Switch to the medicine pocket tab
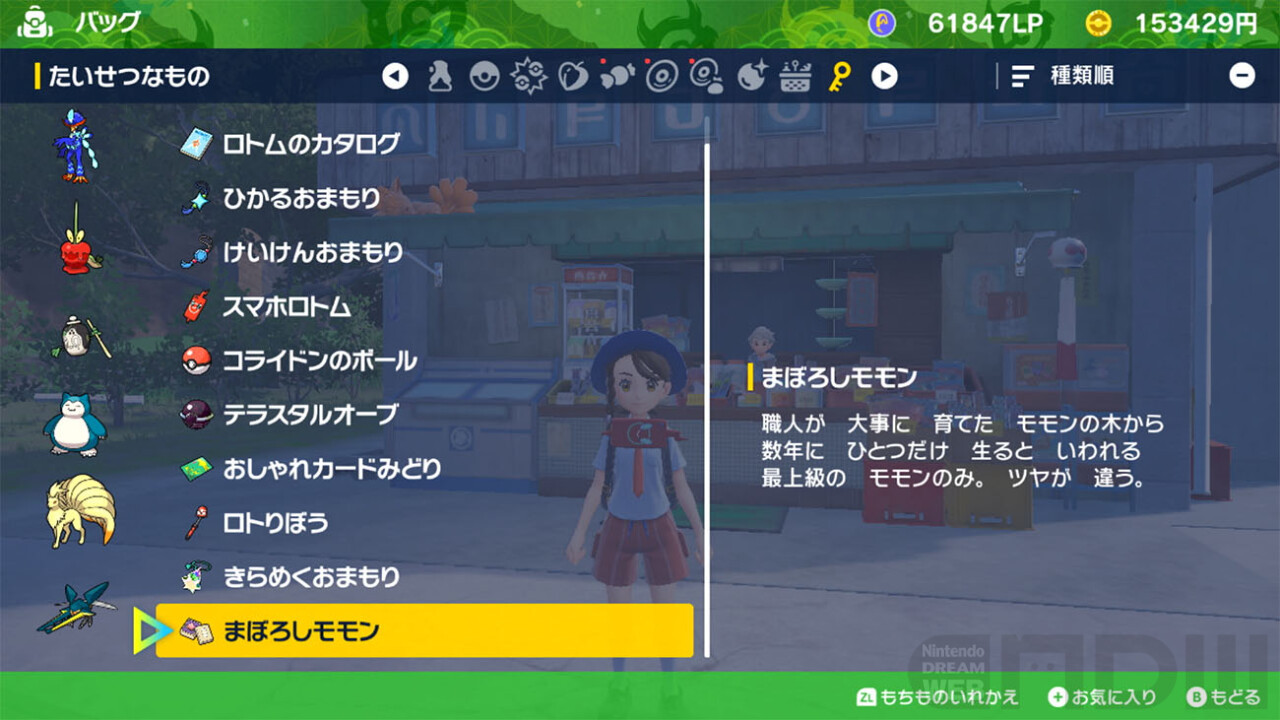 (440, 76)
